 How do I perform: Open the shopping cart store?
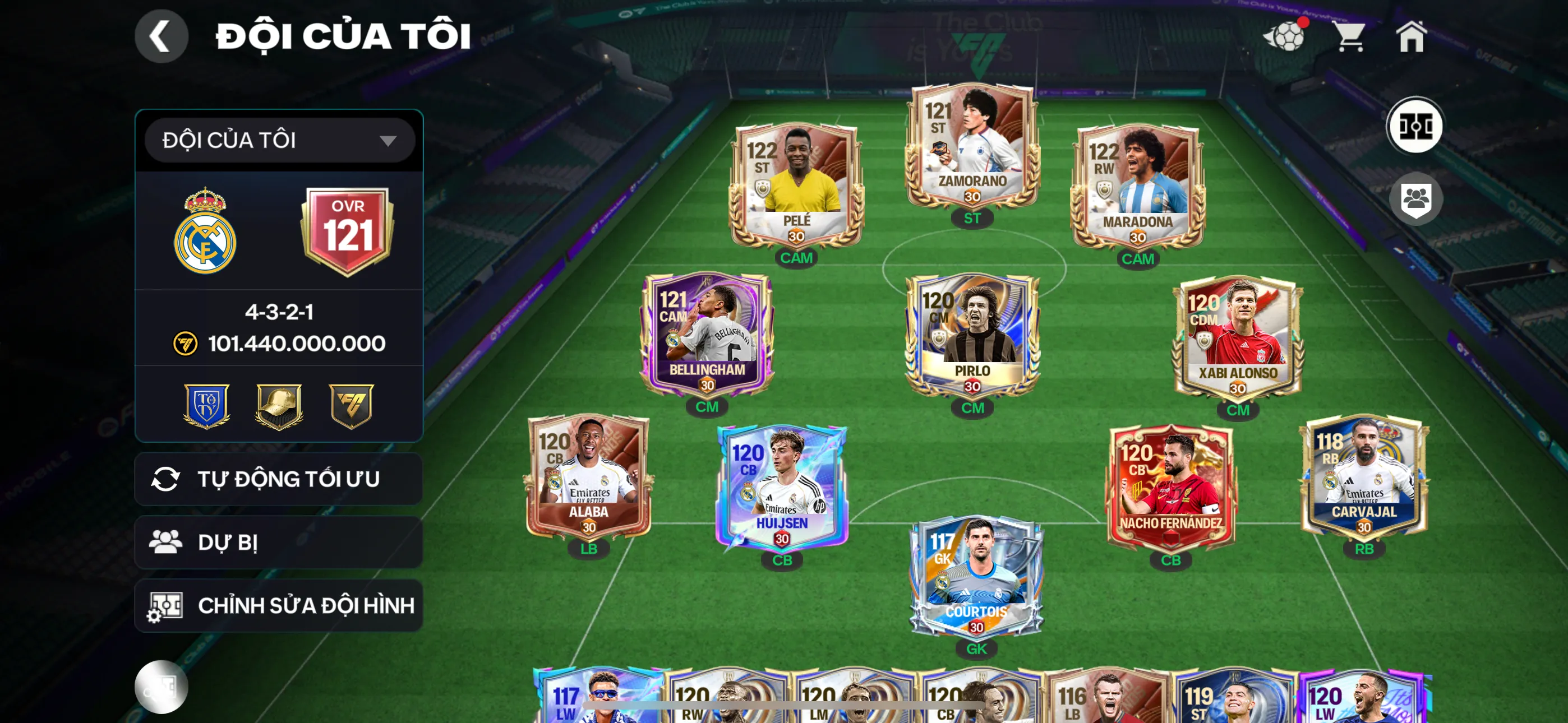(1350, 36)
